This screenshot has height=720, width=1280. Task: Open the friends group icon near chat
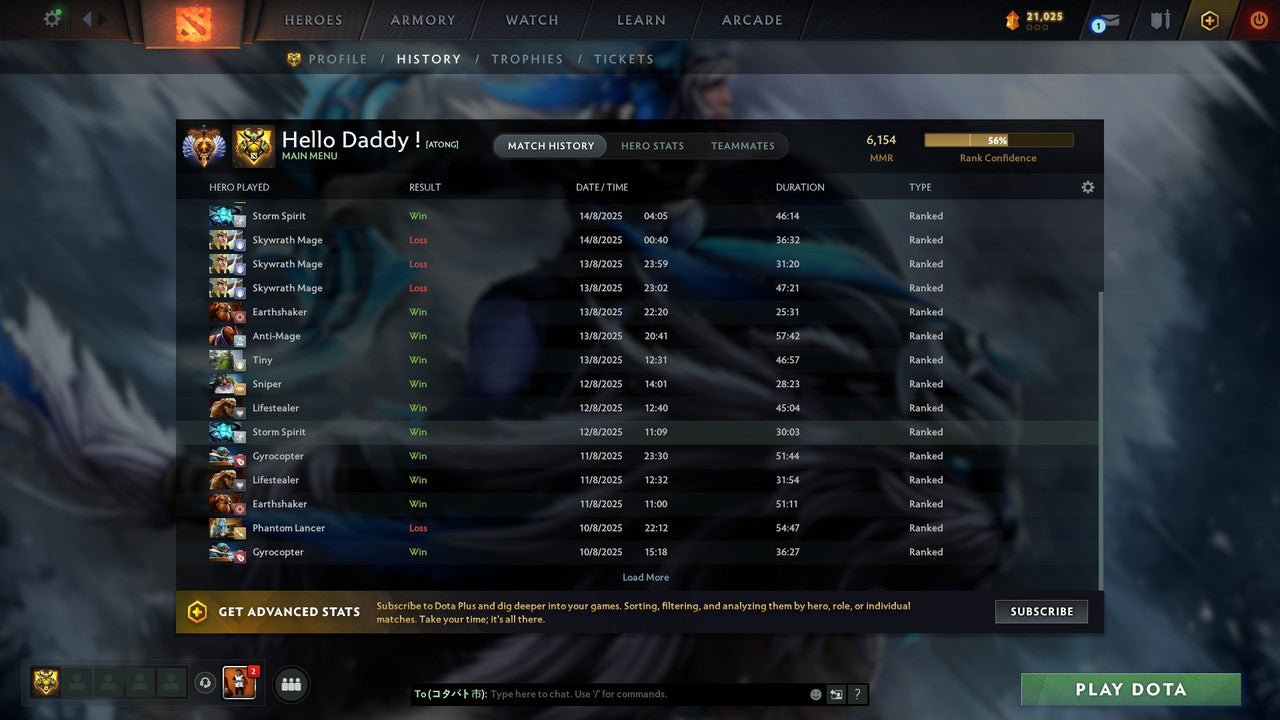[x=290, y=684]
